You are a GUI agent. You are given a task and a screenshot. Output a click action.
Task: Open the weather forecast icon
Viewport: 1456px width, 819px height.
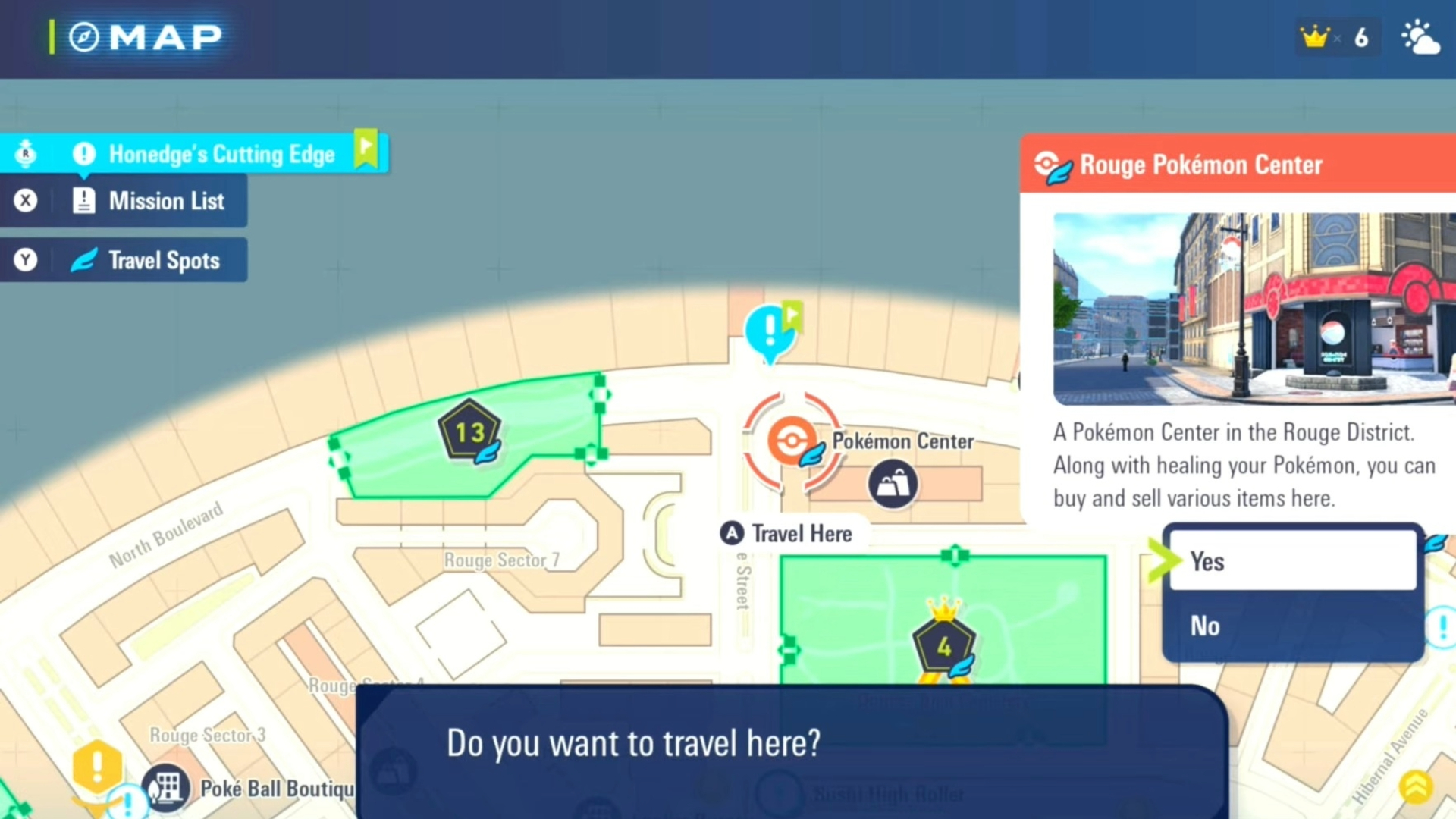coord(1420,36)
